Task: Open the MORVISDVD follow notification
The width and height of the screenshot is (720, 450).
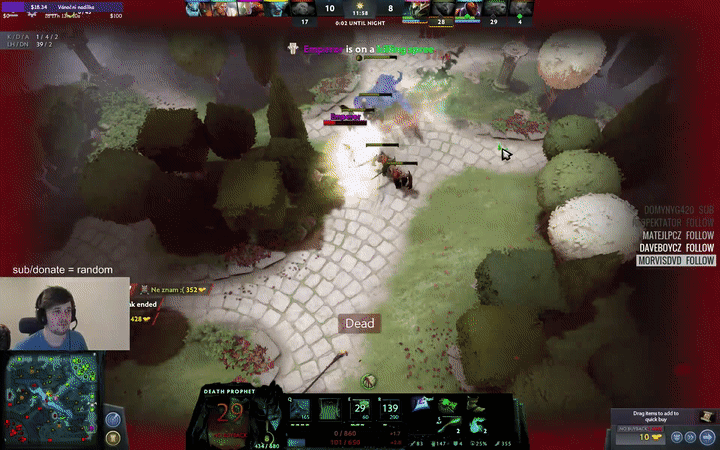Action: pyautogui.click(x=677, y=261)
